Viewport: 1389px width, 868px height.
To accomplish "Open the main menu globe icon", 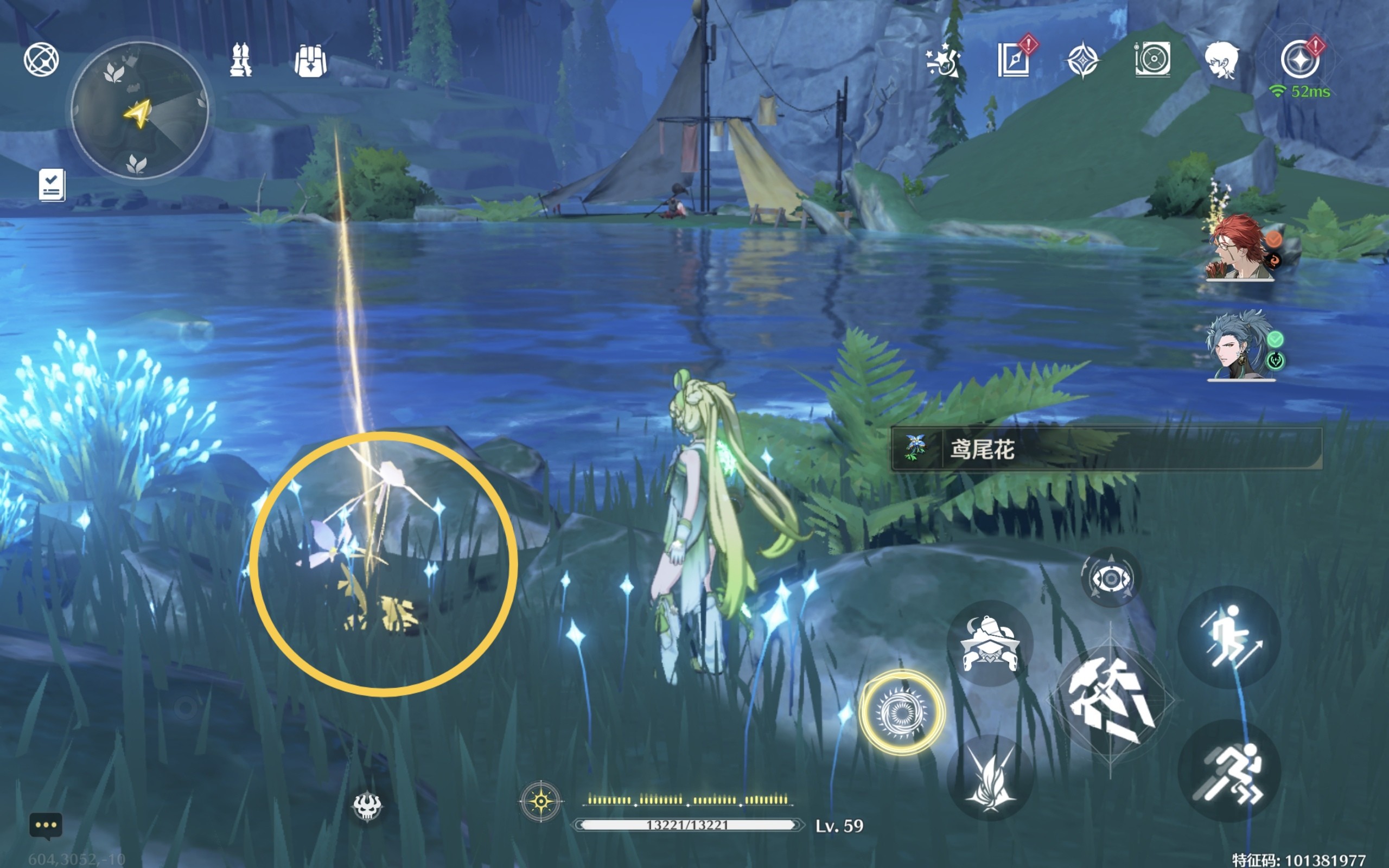I will 41,59.
